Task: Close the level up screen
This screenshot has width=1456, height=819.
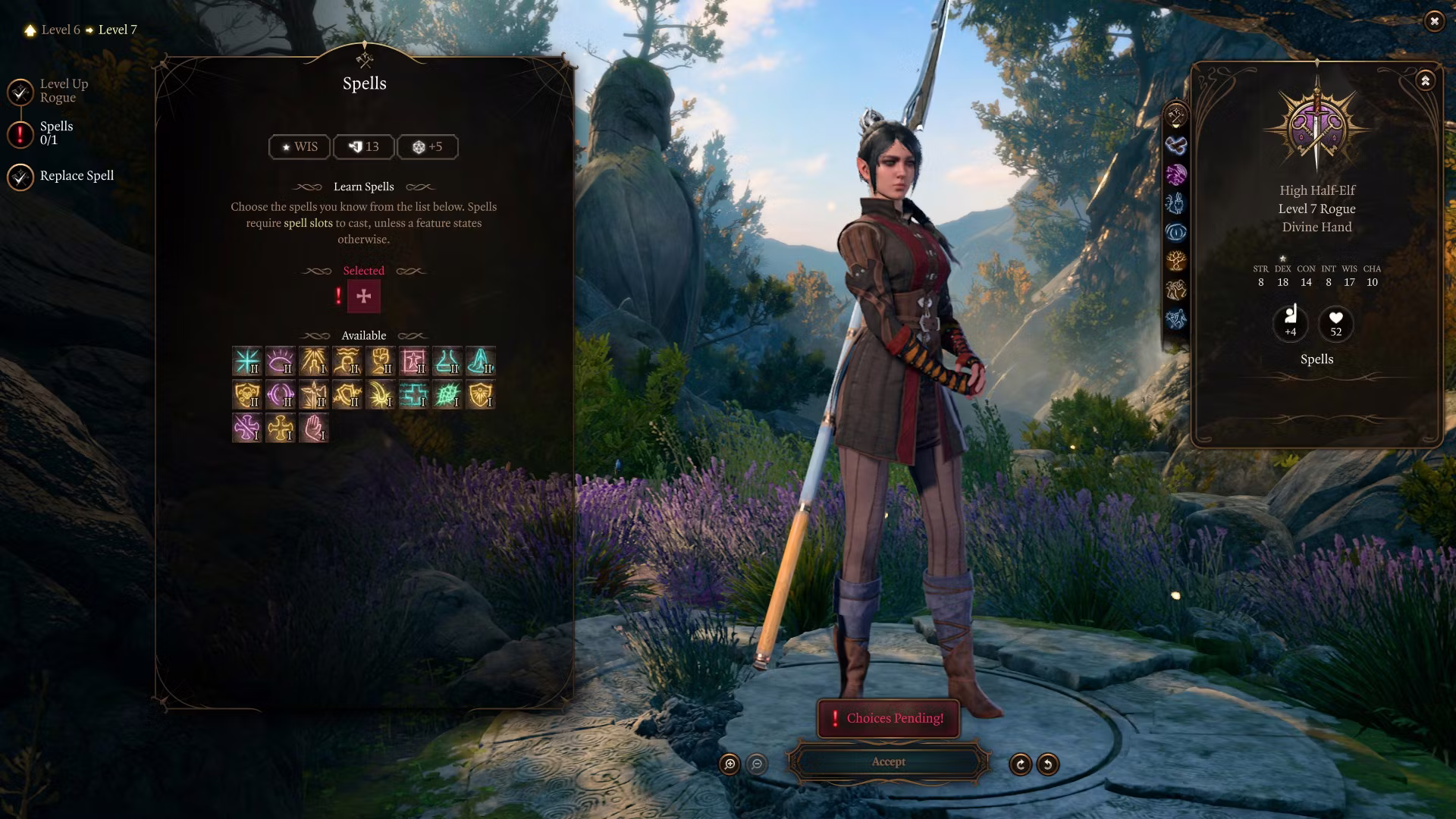Action: [x=1433, y=21]
